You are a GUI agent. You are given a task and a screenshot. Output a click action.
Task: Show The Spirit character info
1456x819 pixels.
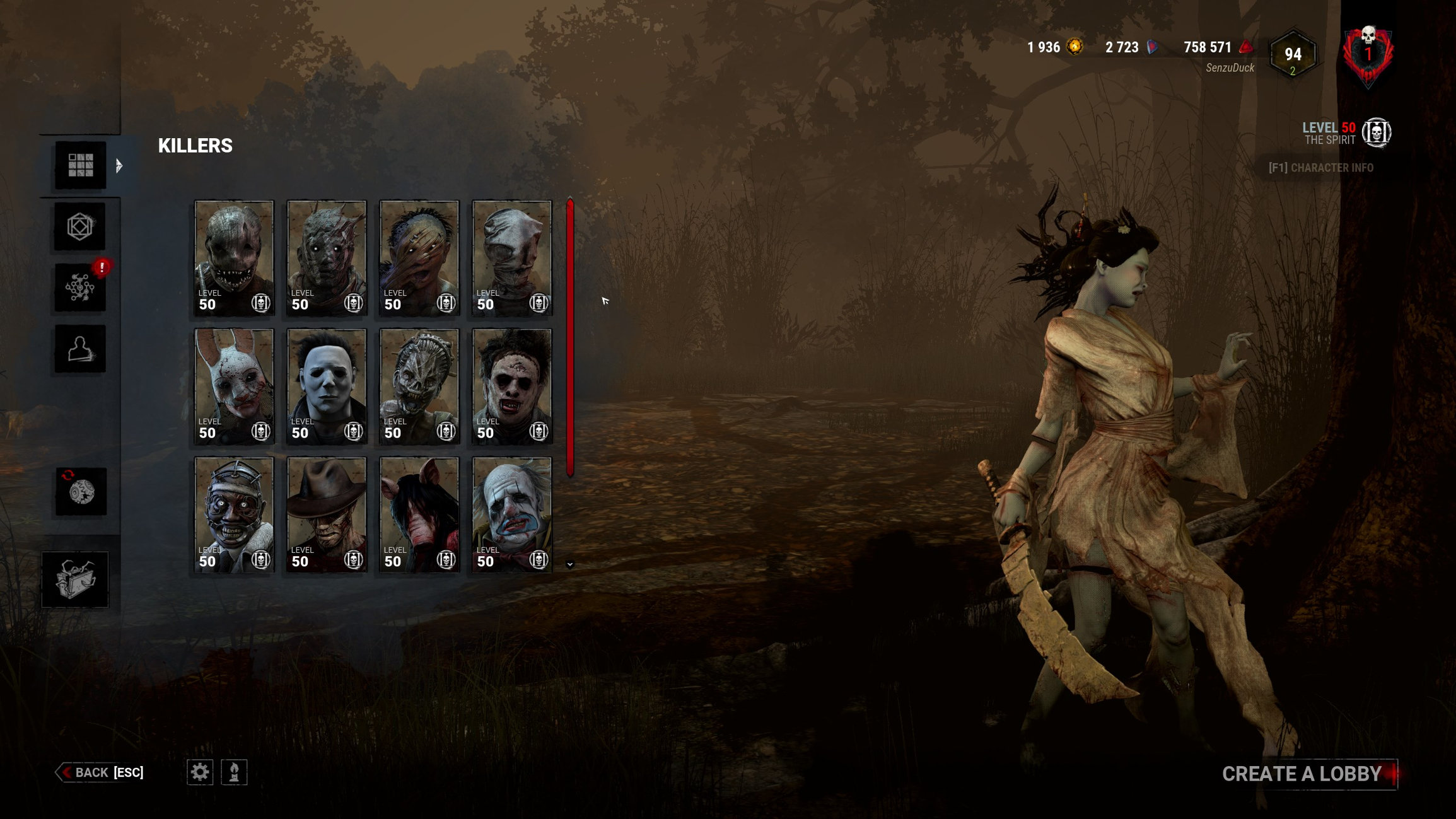pos(1320,168)
